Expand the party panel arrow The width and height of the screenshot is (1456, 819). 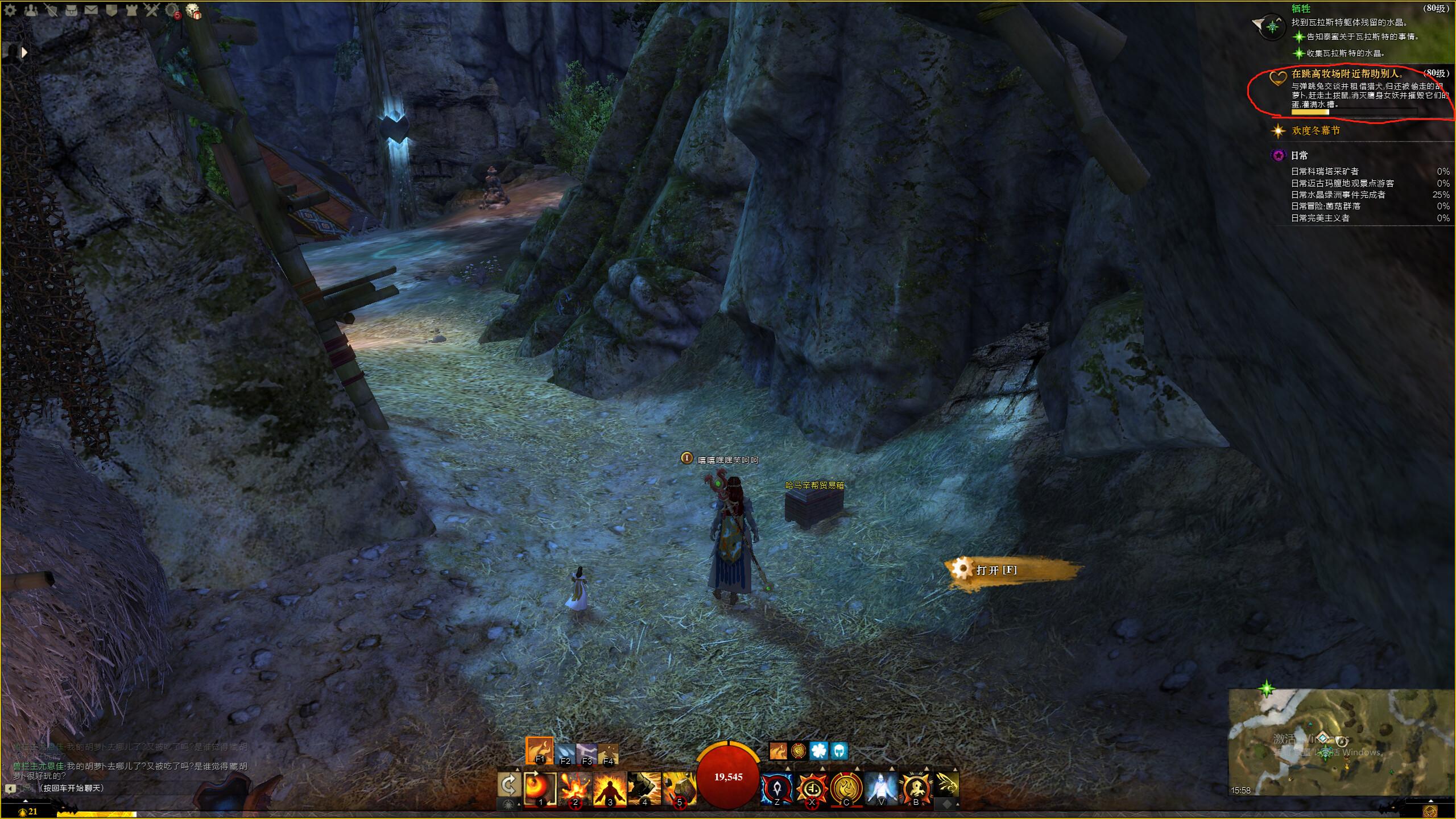[24, 52]
